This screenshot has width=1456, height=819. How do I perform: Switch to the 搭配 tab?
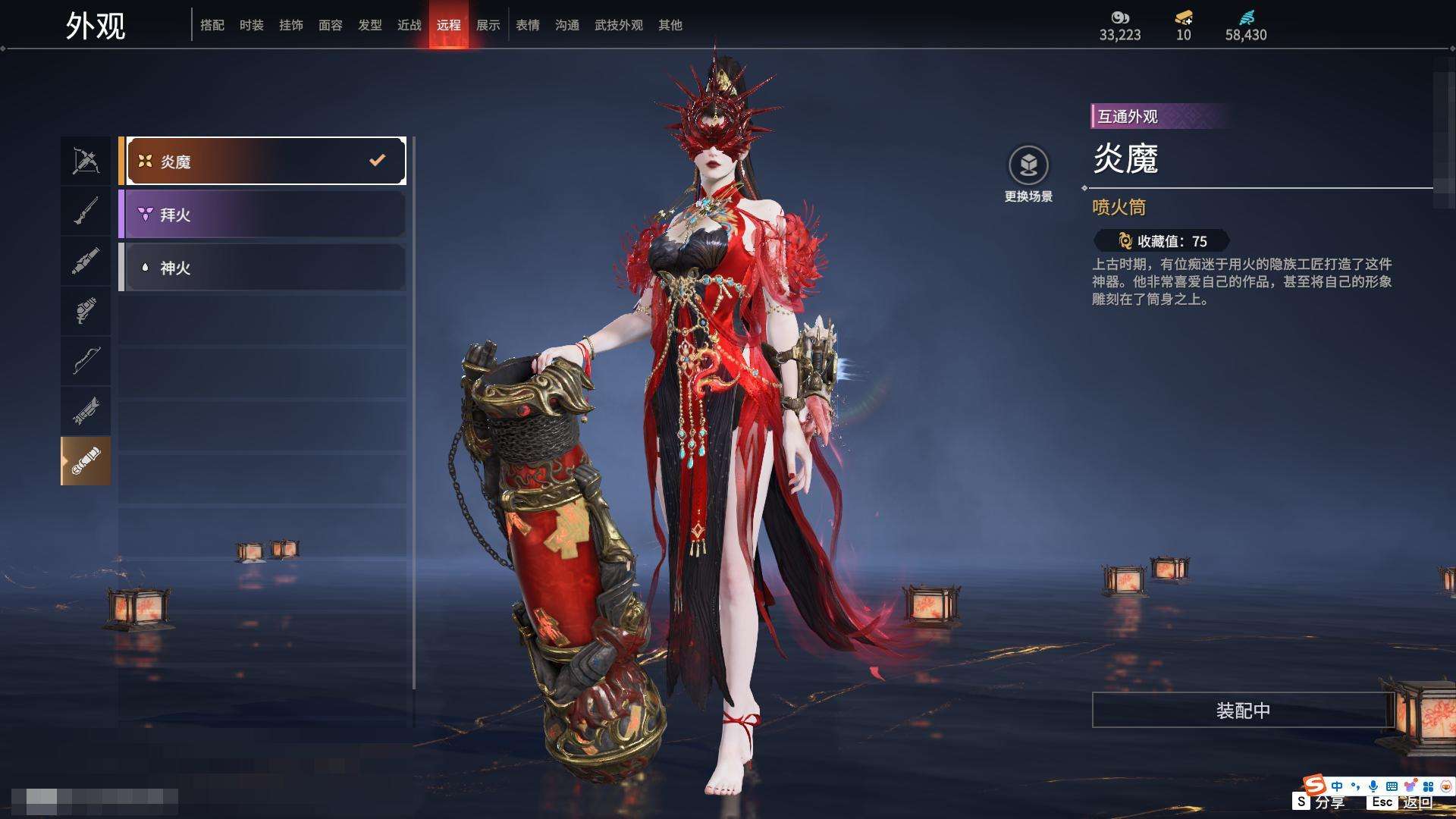pos(212,25)
